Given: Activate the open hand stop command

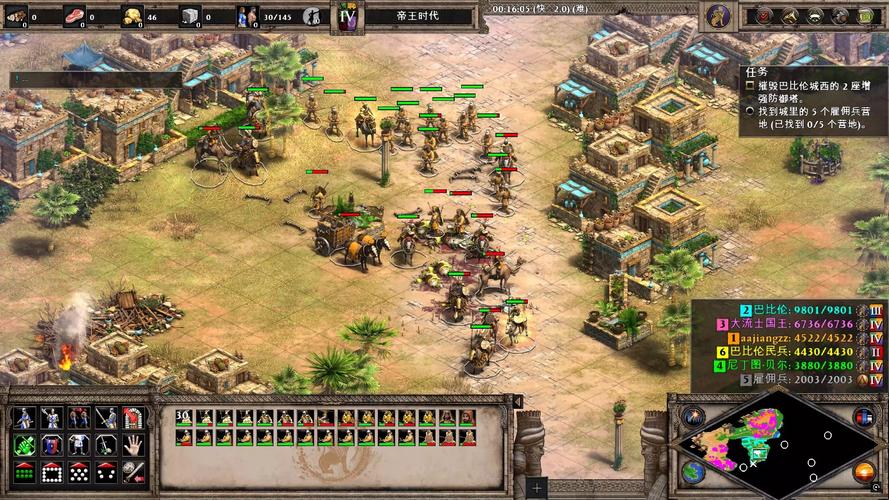Looking at the screenshot, I should click(133, 445).
